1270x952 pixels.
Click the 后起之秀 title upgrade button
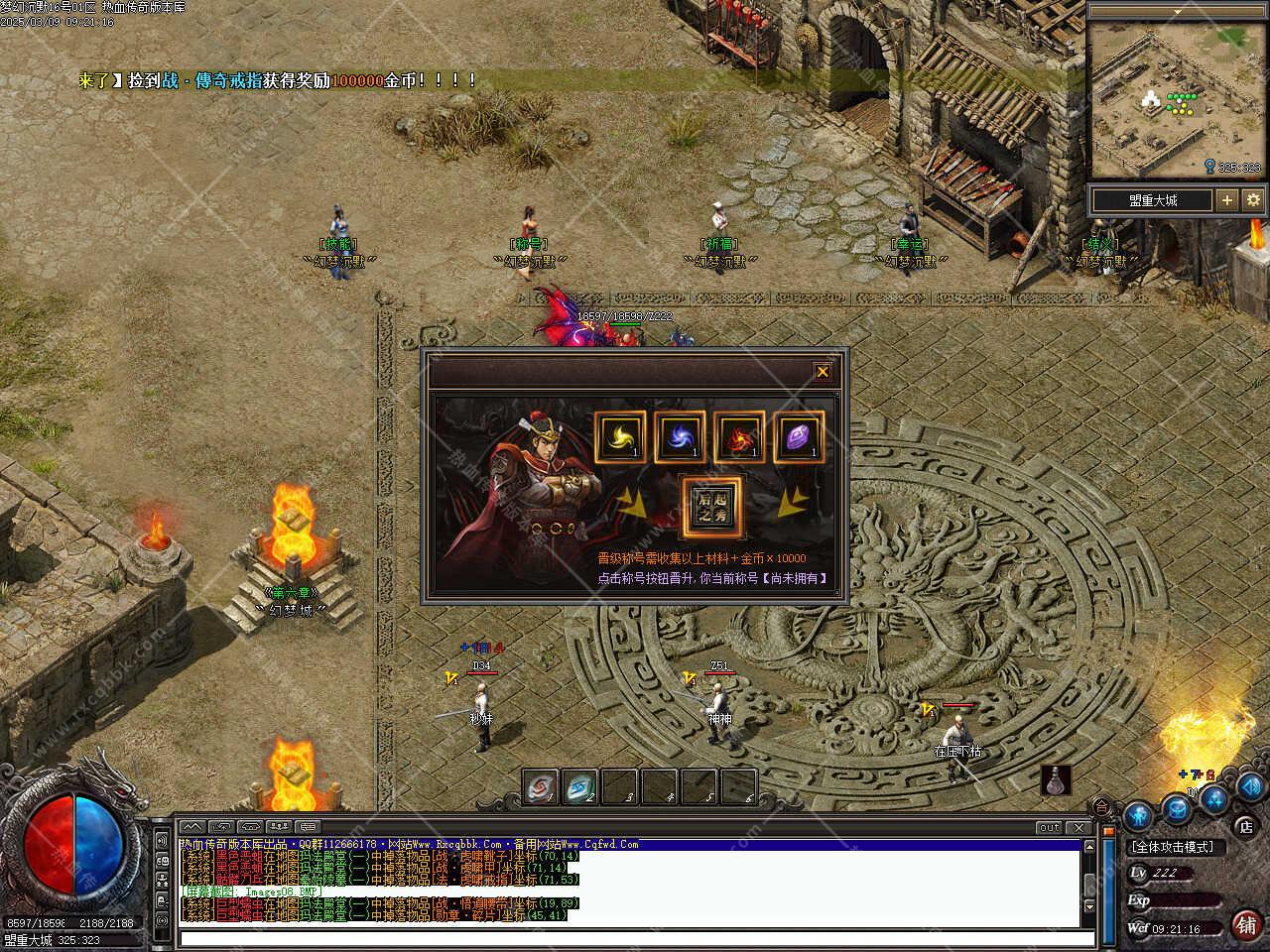[709, 507]
